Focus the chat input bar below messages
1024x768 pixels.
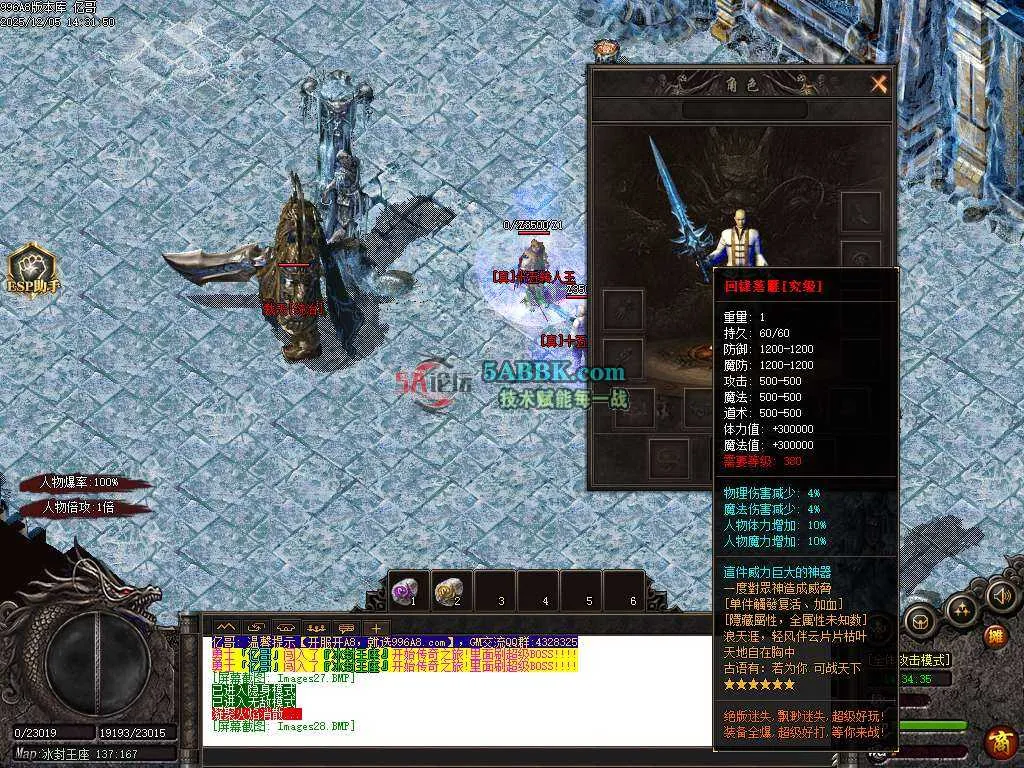[x=450, y=753]
